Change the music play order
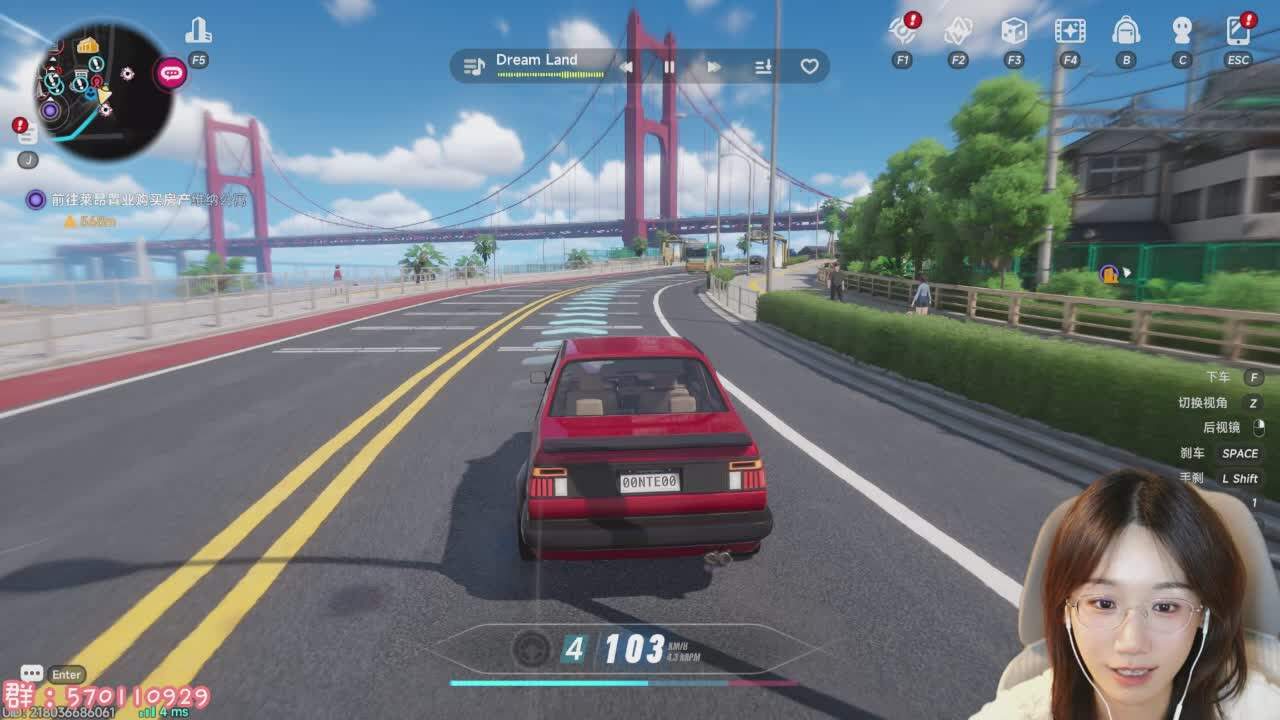1280x720 pixels. 763,67
